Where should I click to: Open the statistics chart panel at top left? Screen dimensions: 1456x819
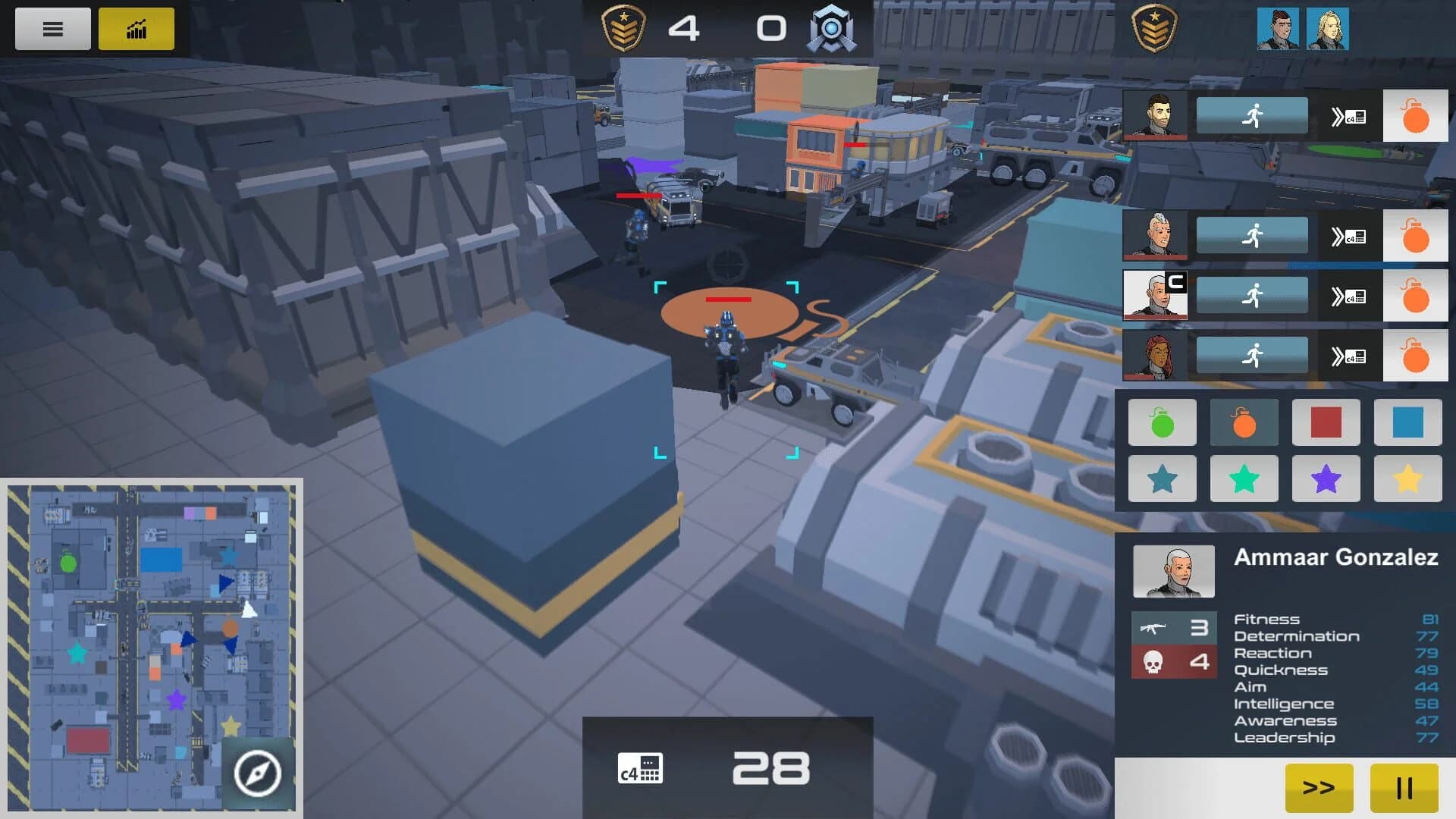click(135, 28)
